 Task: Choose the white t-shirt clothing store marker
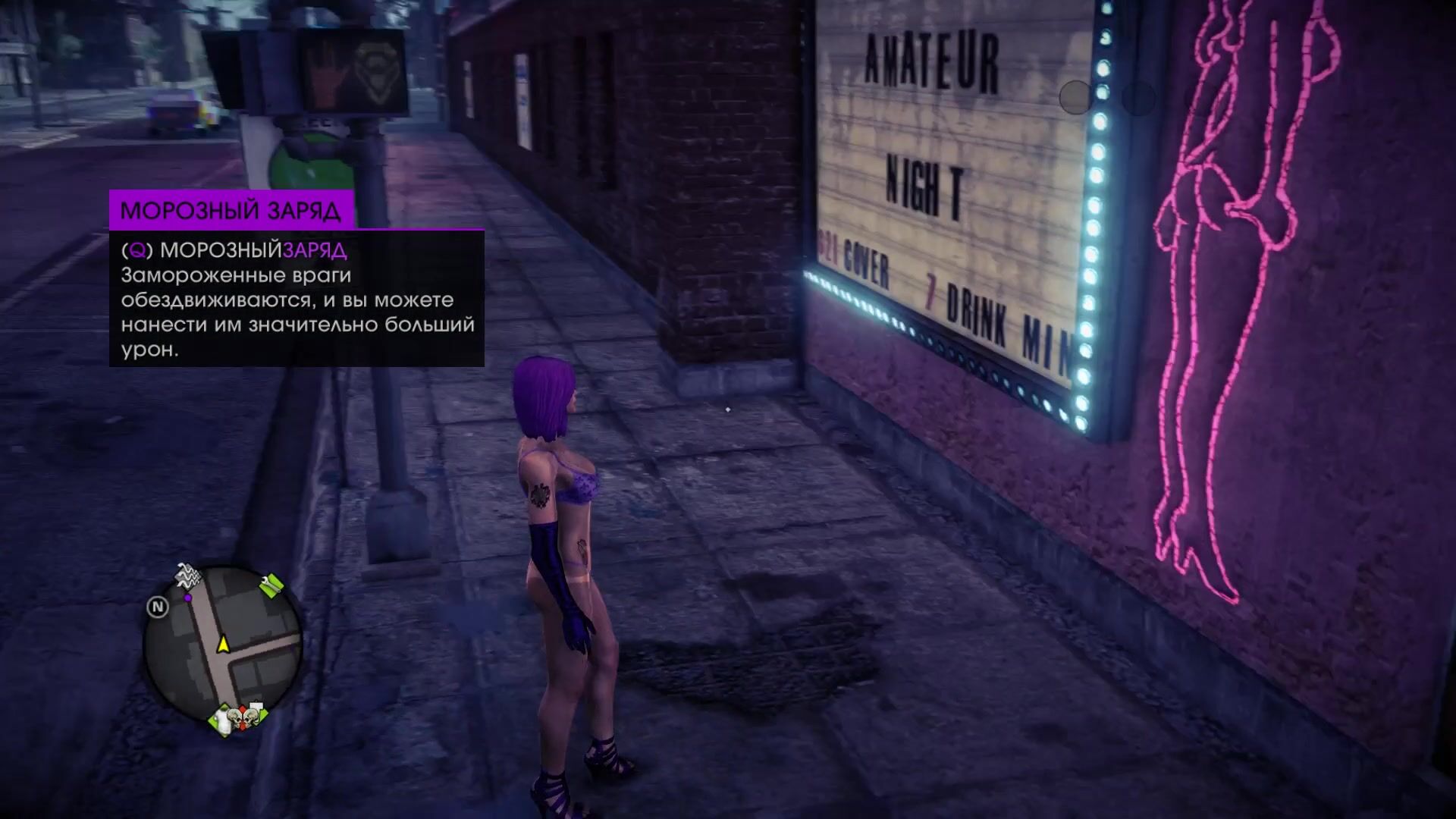point(222,718)
